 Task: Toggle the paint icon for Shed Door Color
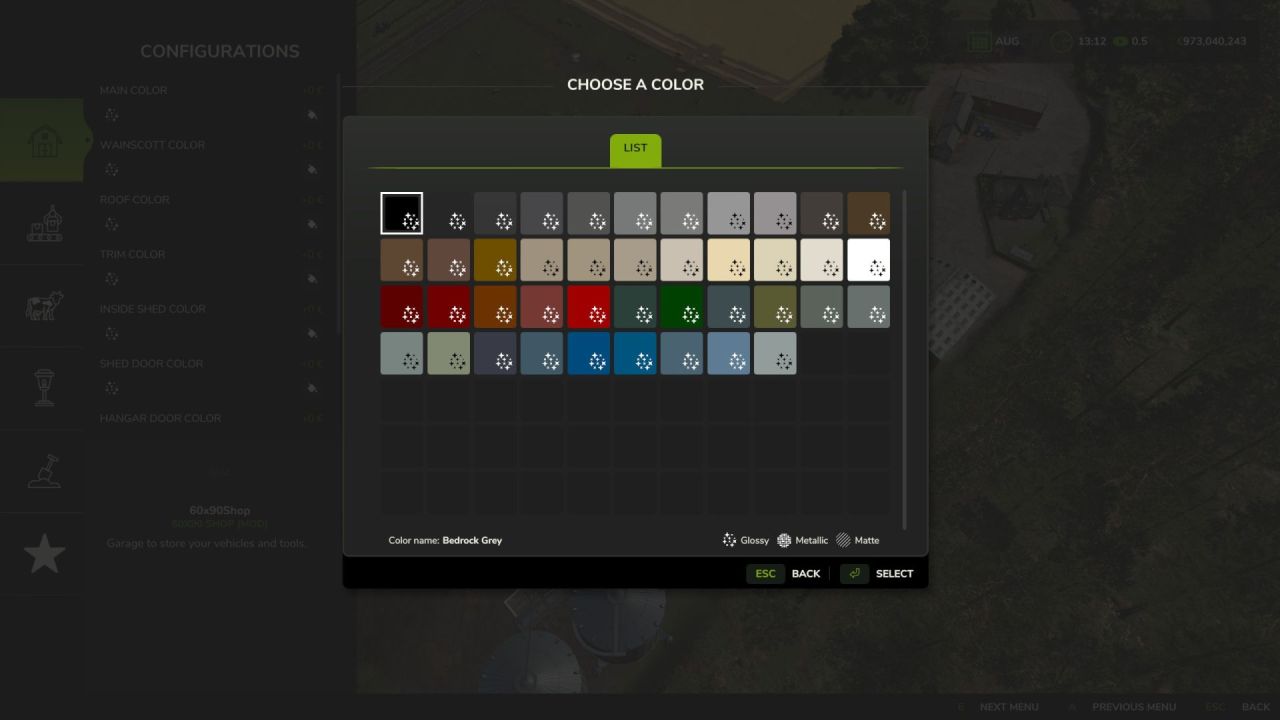pyautogui.click(x=314, y=388)
